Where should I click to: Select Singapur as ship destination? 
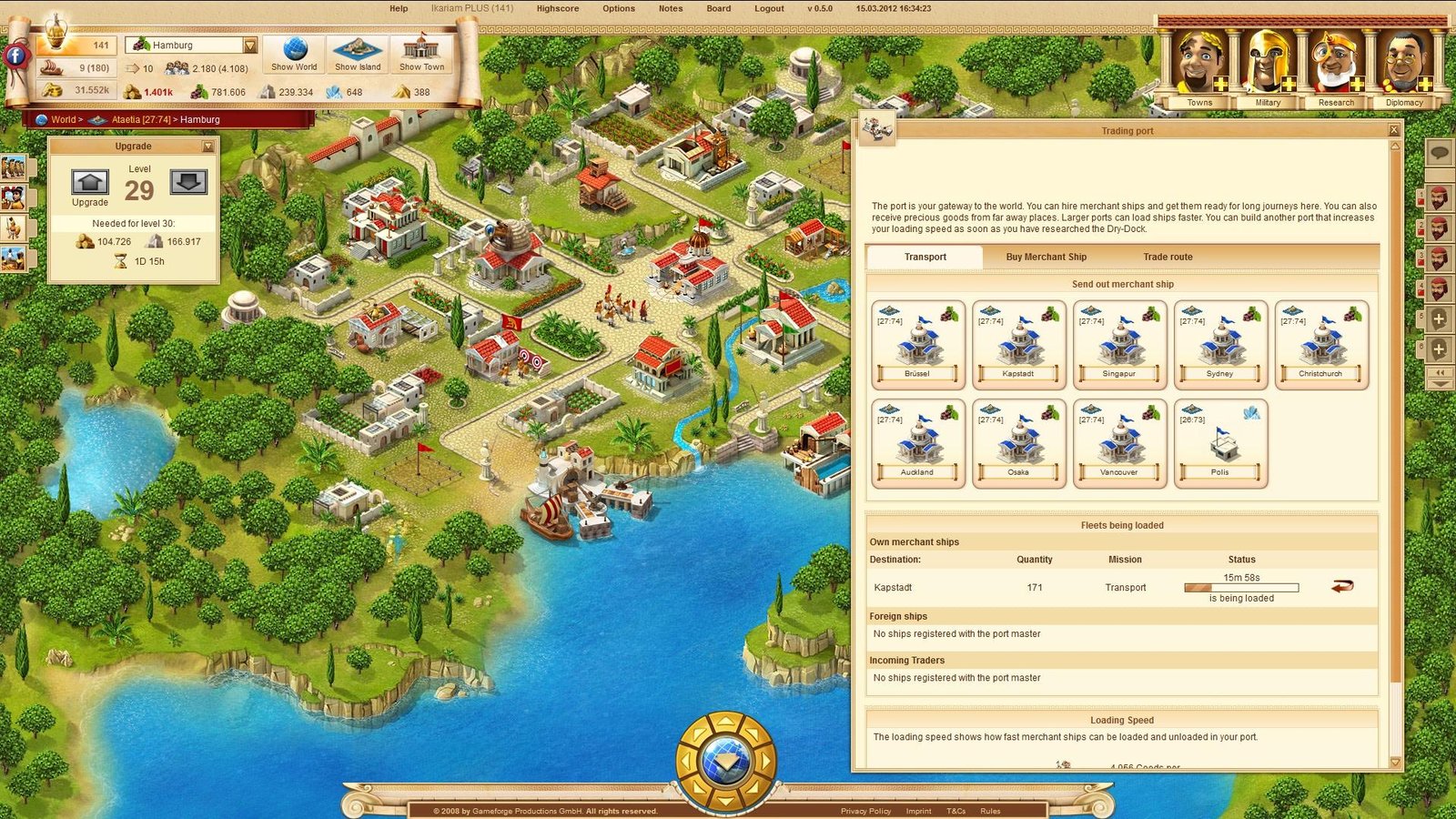[1119, 345]
